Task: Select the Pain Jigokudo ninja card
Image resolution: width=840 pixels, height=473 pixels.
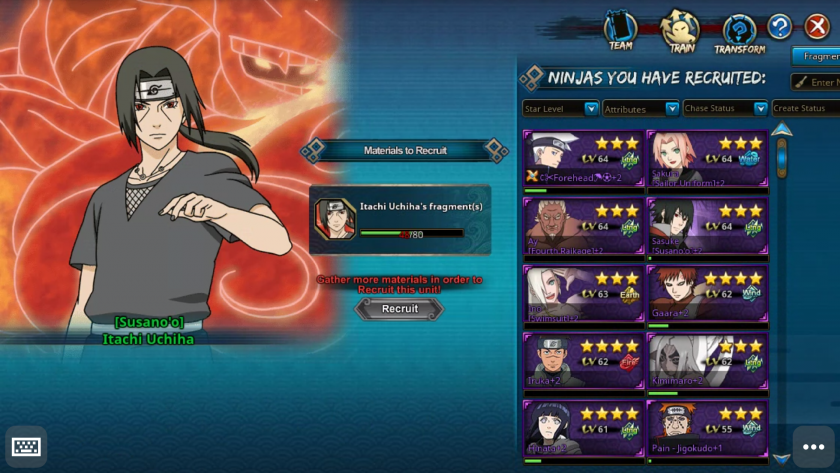Action: click(707, 428)
